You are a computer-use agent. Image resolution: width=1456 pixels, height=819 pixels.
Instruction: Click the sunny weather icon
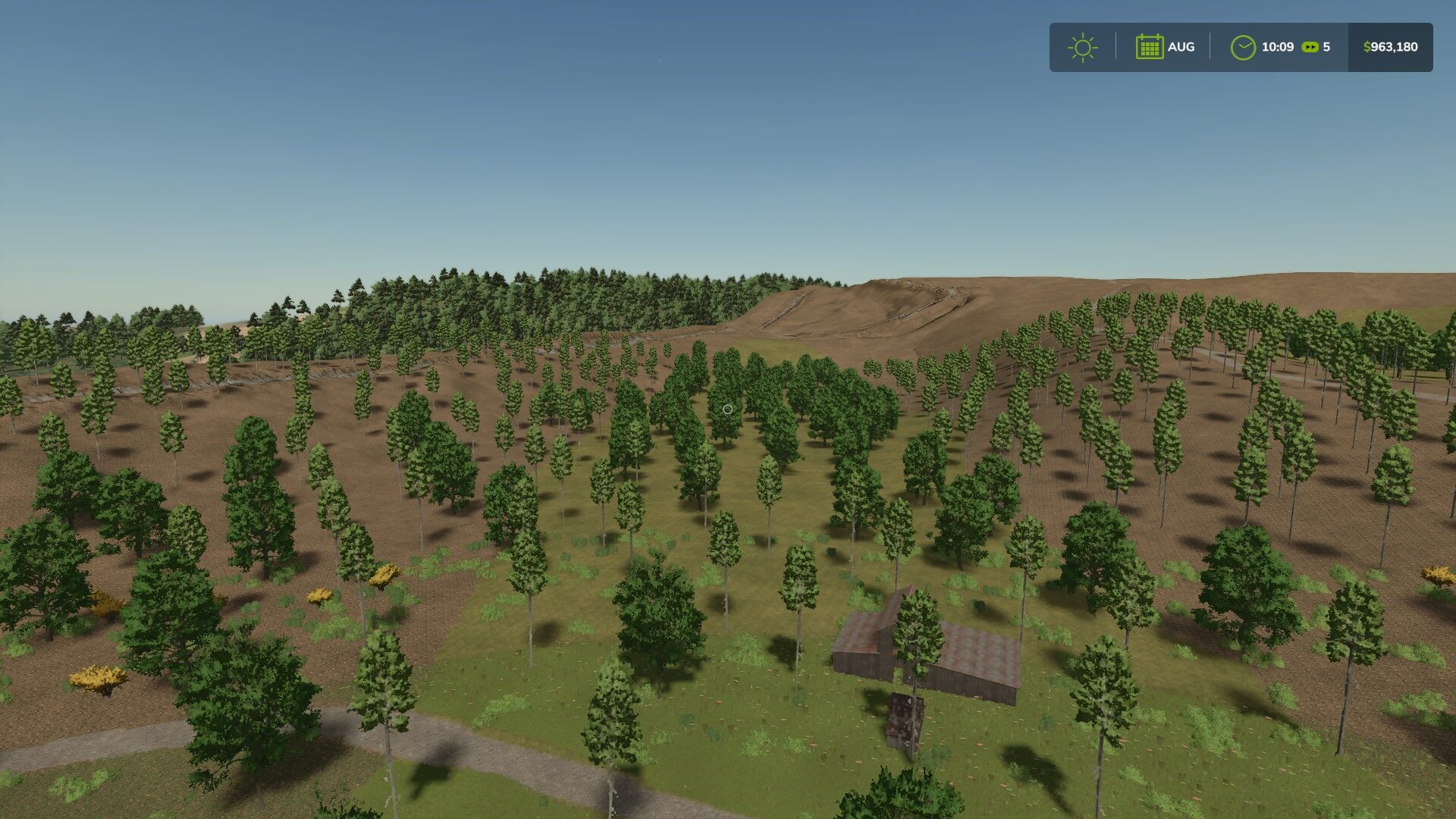[1082, 47]
